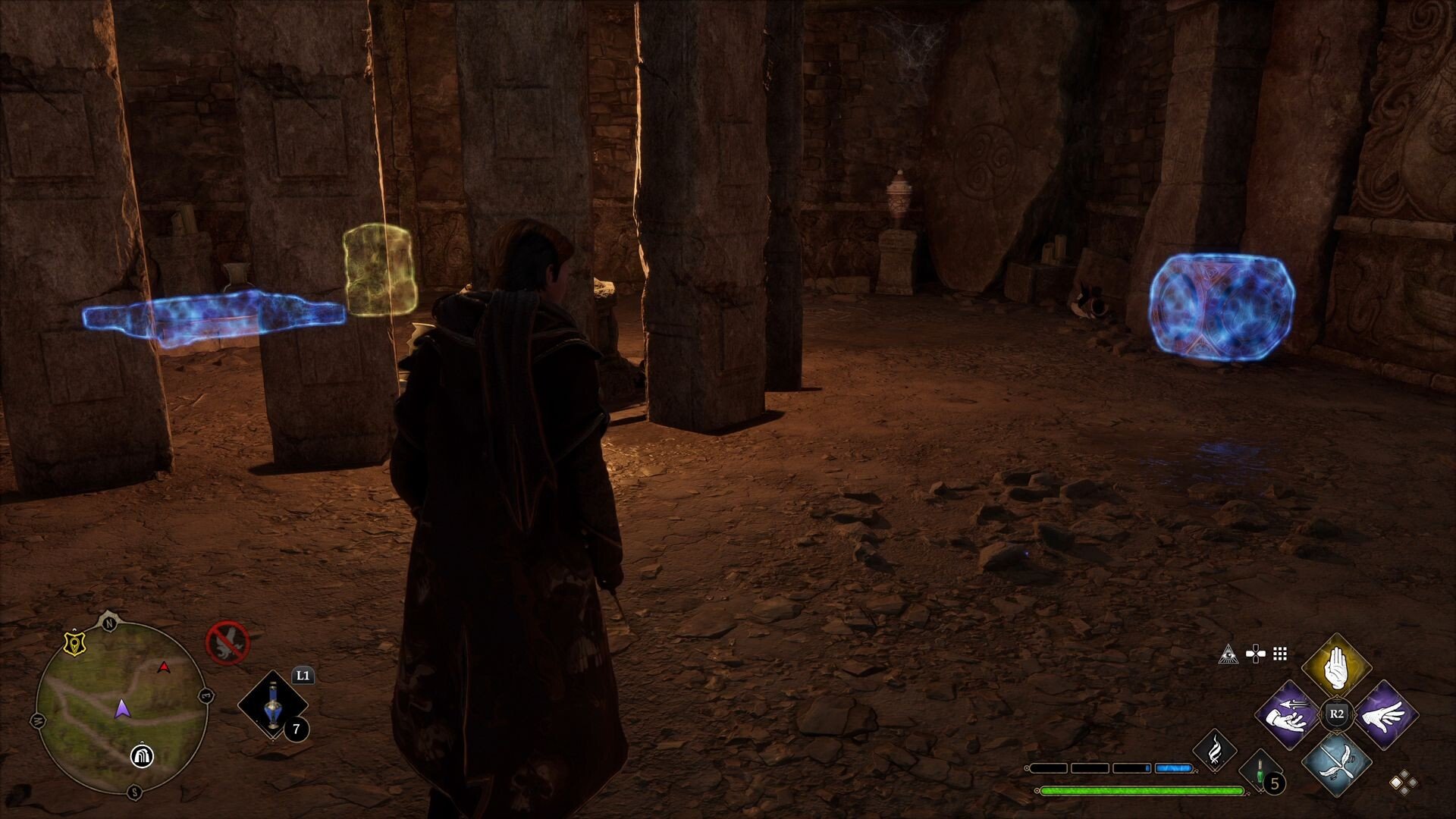Activate the eye-in-triangle Revelio icon
1456x819 pixels.
point(1228,654)
